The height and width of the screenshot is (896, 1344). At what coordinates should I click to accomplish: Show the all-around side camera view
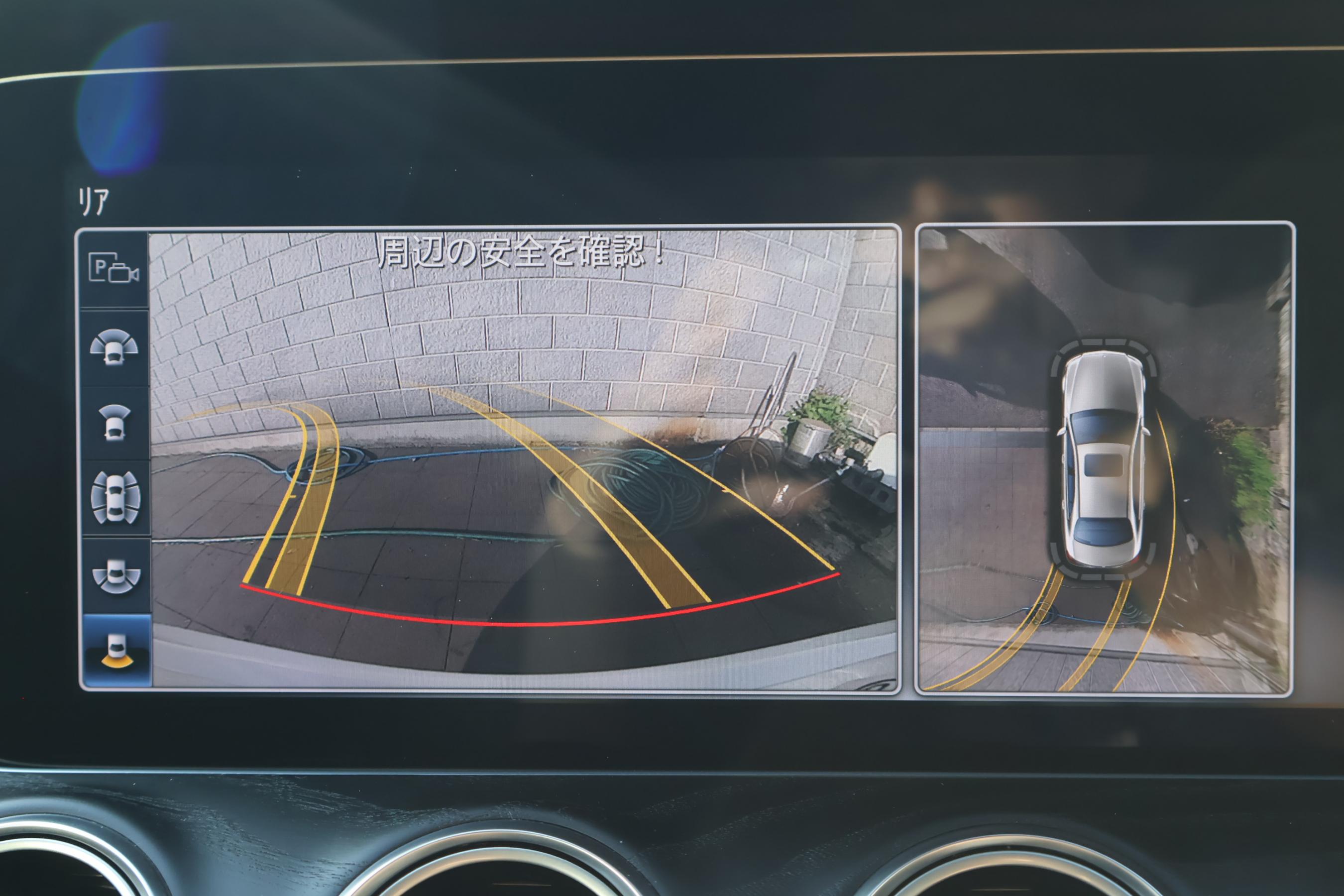(115, 498)
